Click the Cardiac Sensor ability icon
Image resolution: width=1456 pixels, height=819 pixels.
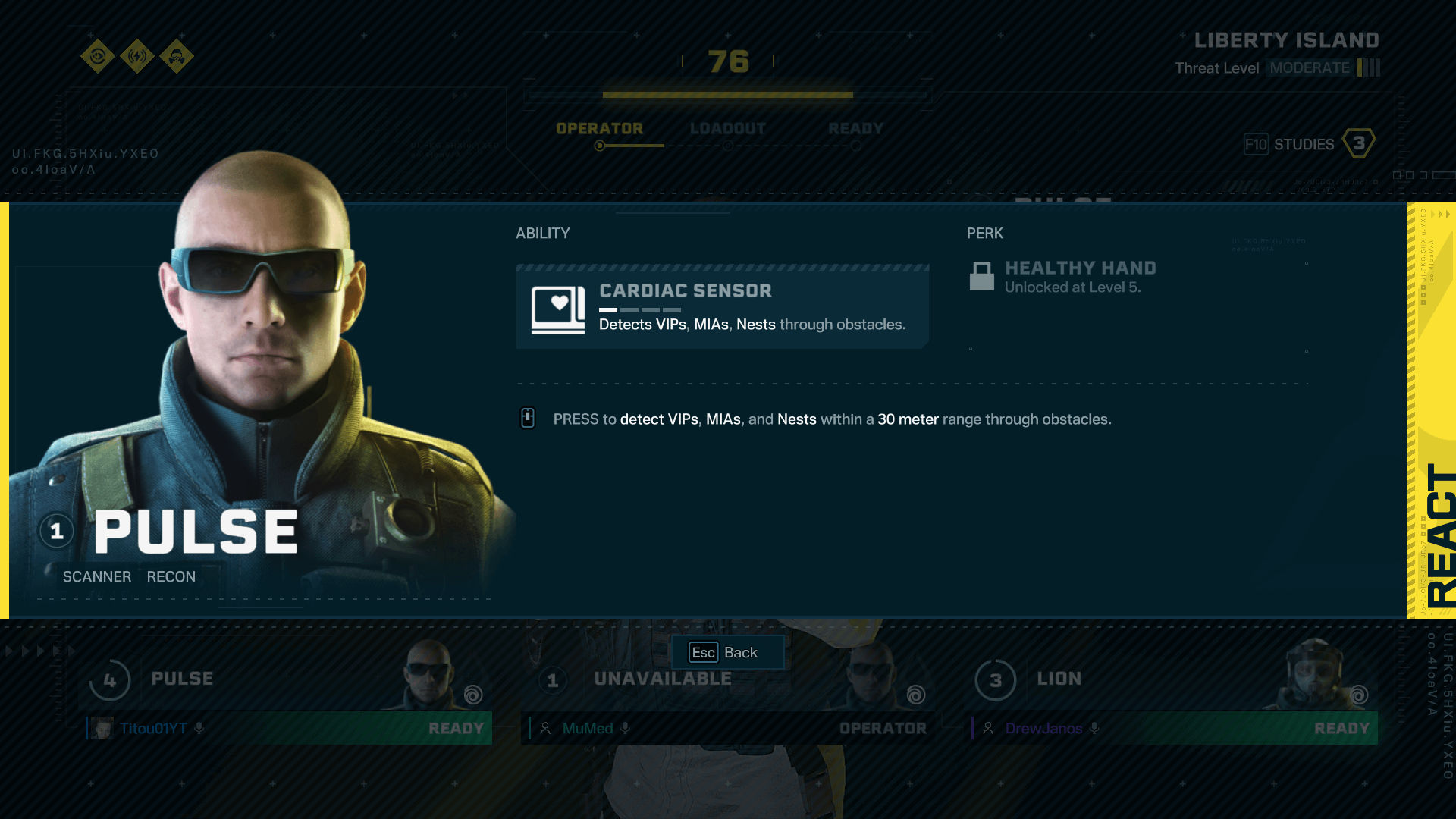[x=557, y=308]
